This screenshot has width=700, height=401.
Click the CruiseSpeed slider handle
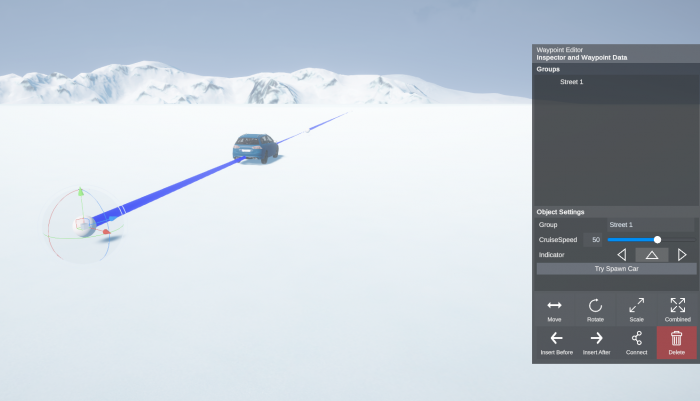(x=657, y=240)
